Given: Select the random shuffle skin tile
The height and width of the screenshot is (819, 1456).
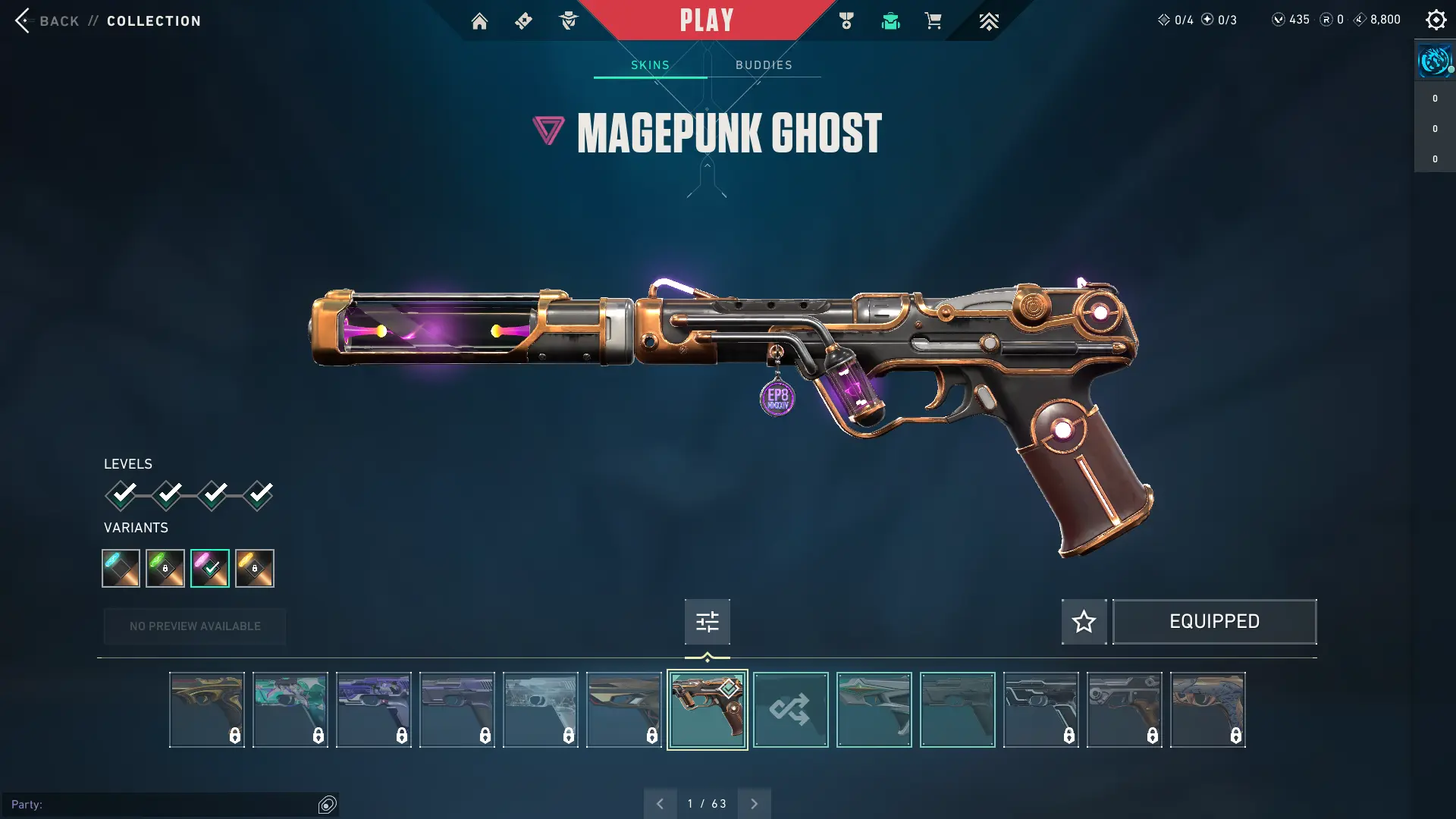Looking at the screenshot, I should pyautogui.click(x=790, y=710).
